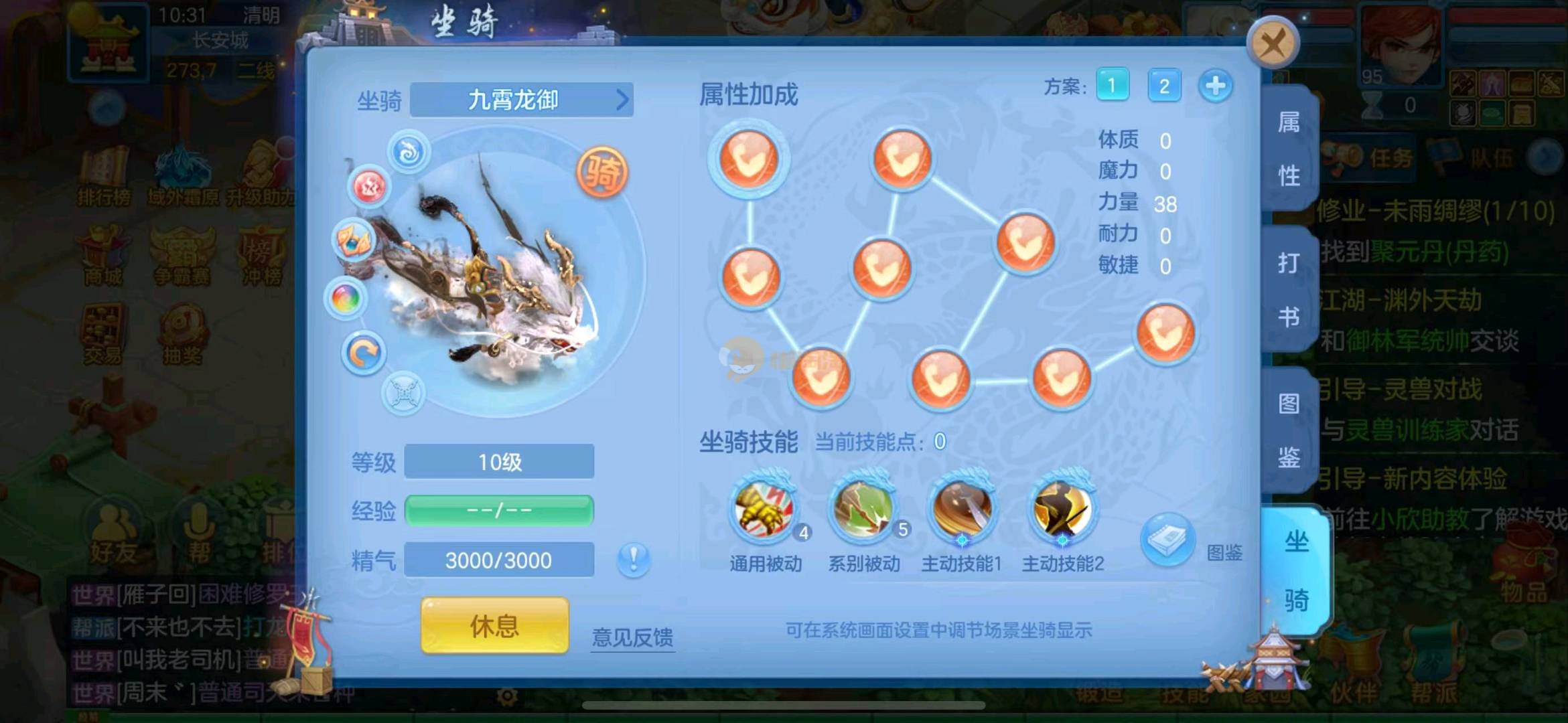Select the 坐骑 side tab
1568x723 pixels.
pyautogui.click(x=1295, y=570)
